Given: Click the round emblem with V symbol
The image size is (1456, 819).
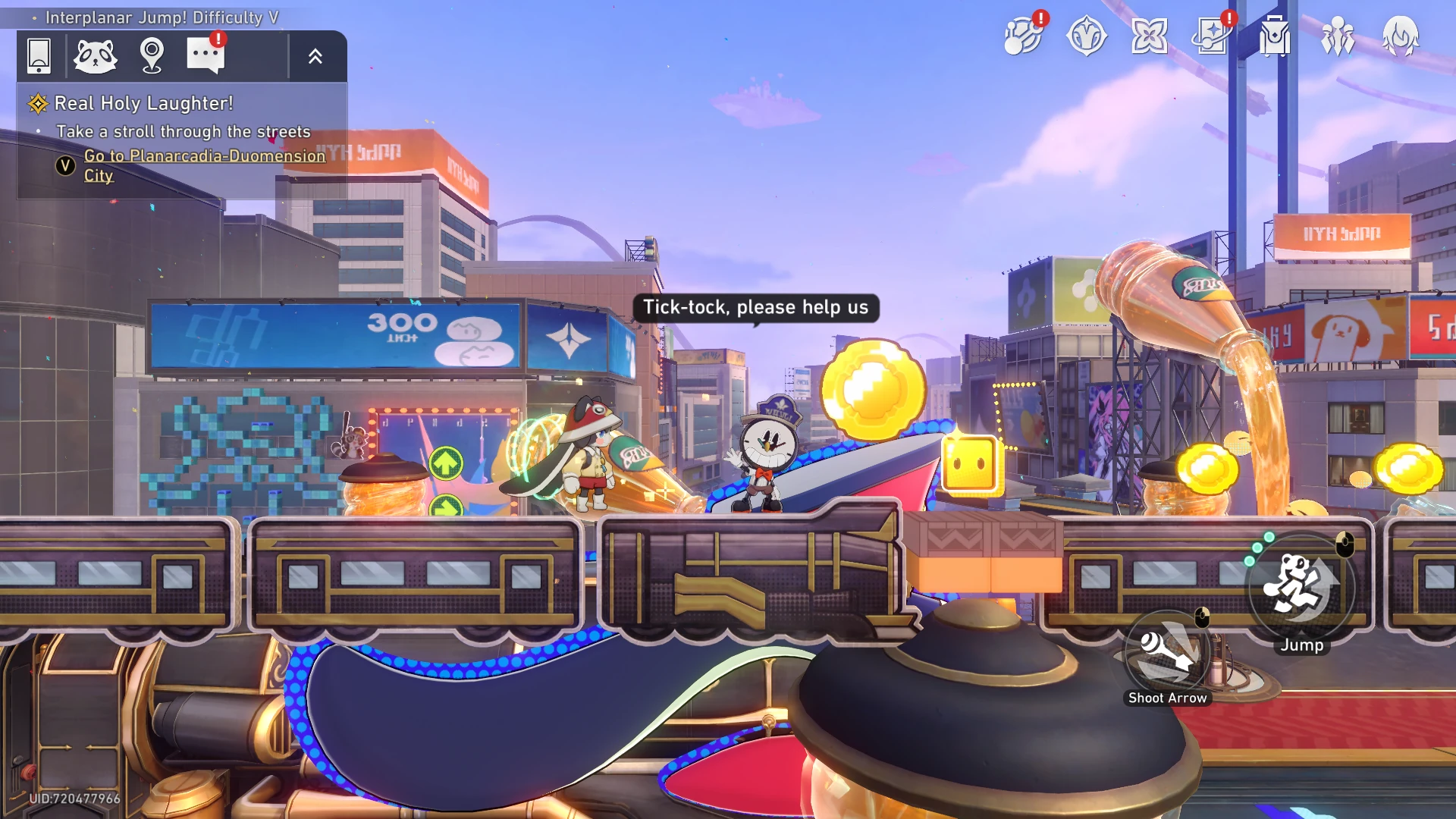Looking at the screenshot, I should 1087,36.
